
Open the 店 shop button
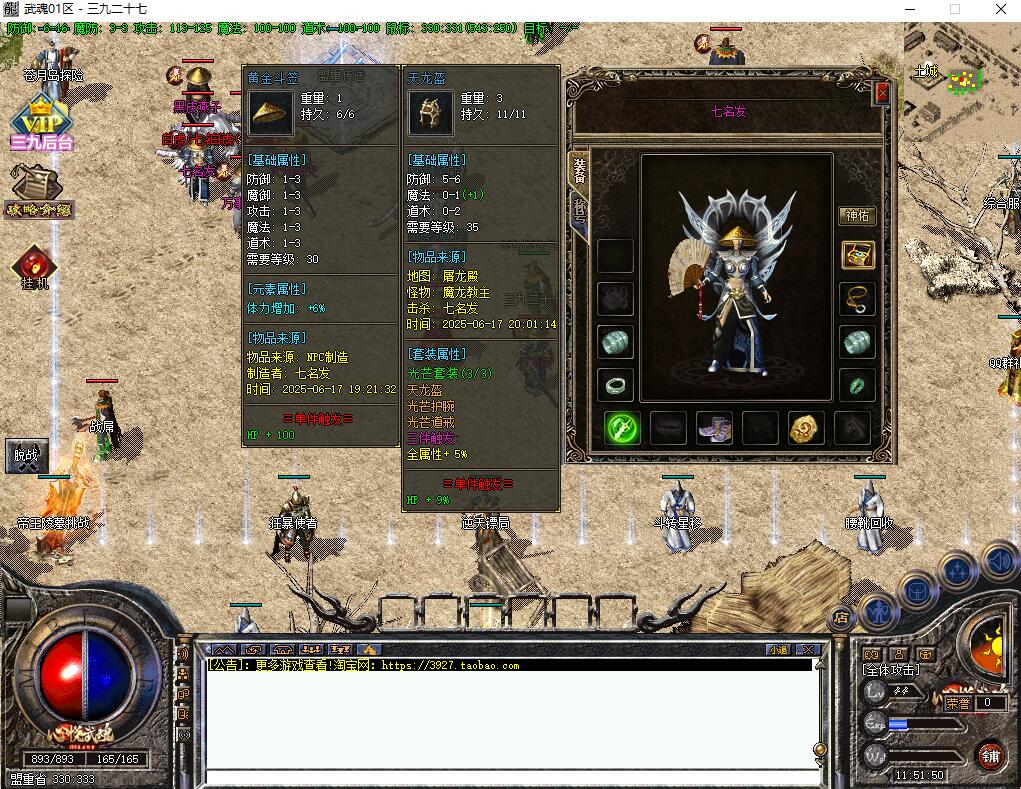coord(840,617)
